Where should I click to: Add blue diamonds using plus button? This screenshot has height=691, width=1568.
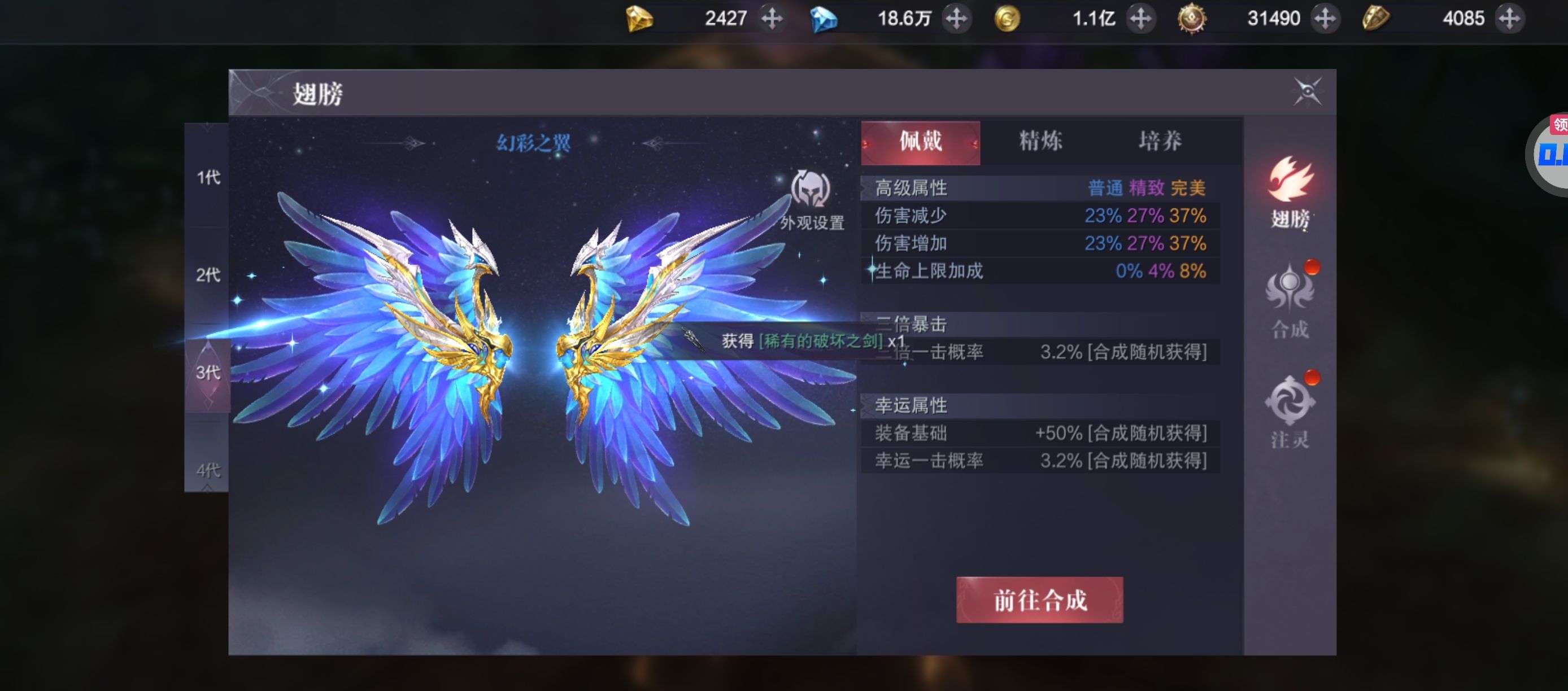tap(956, 18)
